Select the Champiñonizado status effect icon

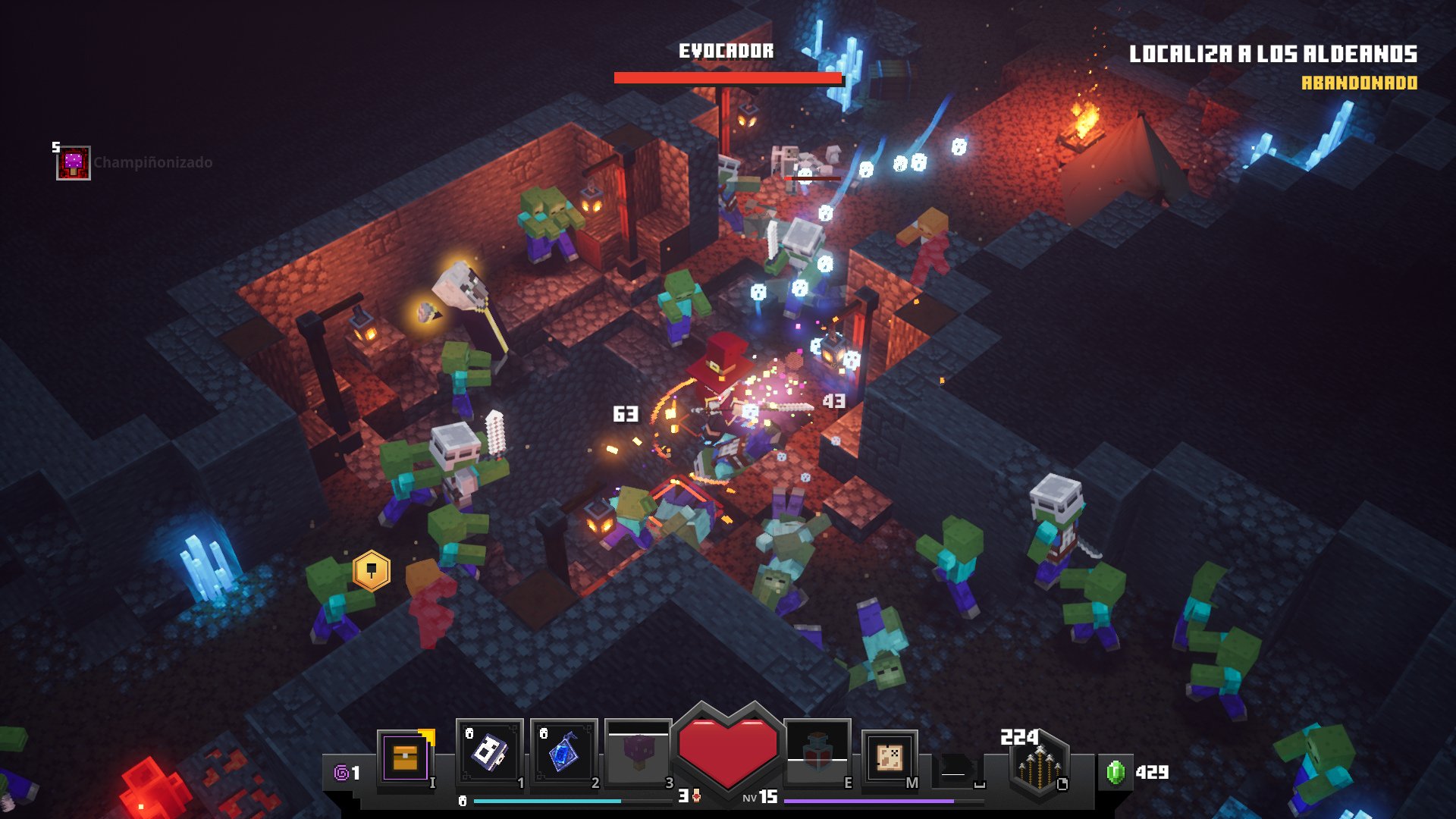tap(72, 161)
